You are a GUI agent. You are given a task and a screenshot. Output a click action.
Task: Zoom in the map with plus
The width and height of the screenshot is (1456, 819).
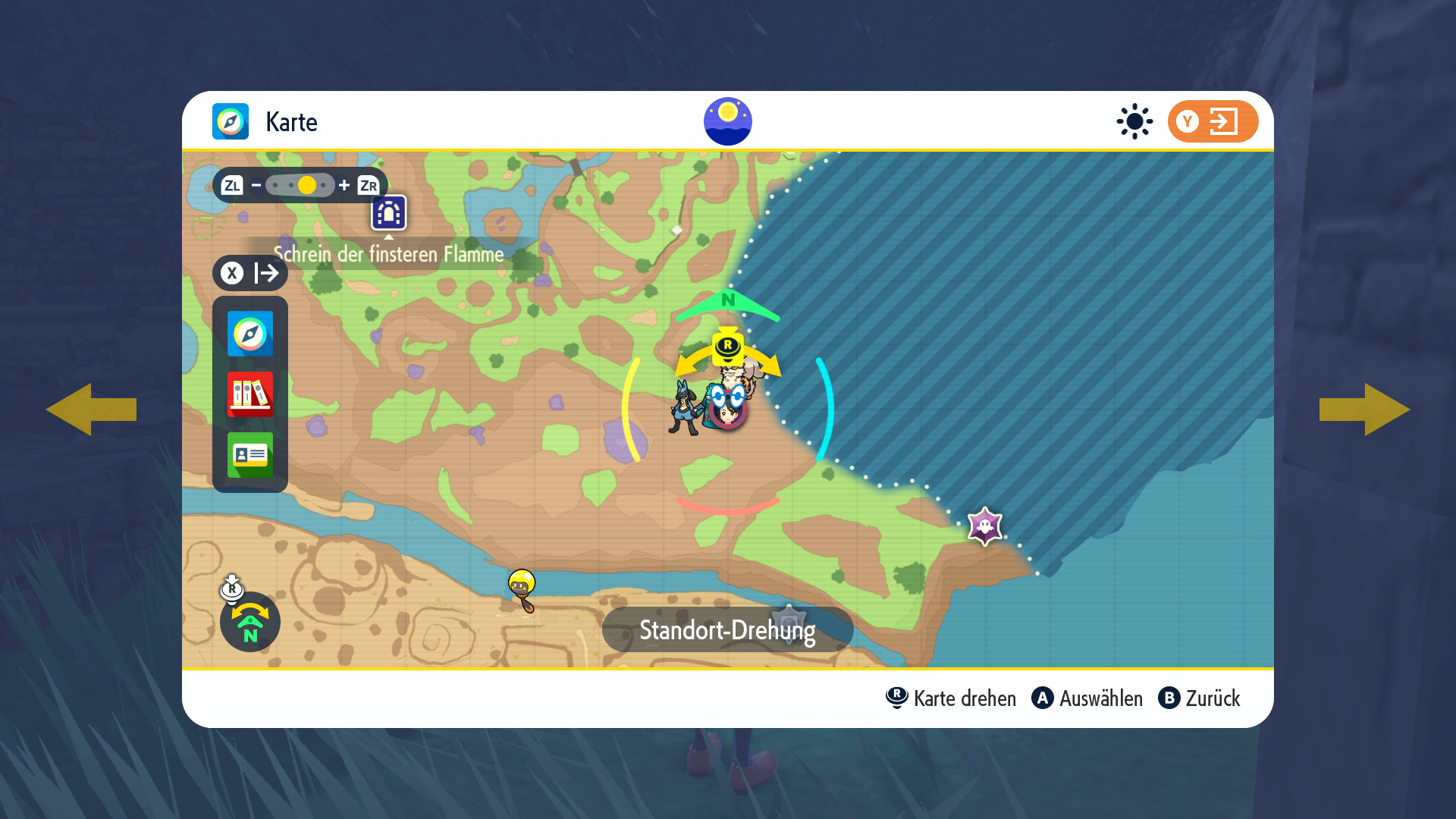click(344, 185)
